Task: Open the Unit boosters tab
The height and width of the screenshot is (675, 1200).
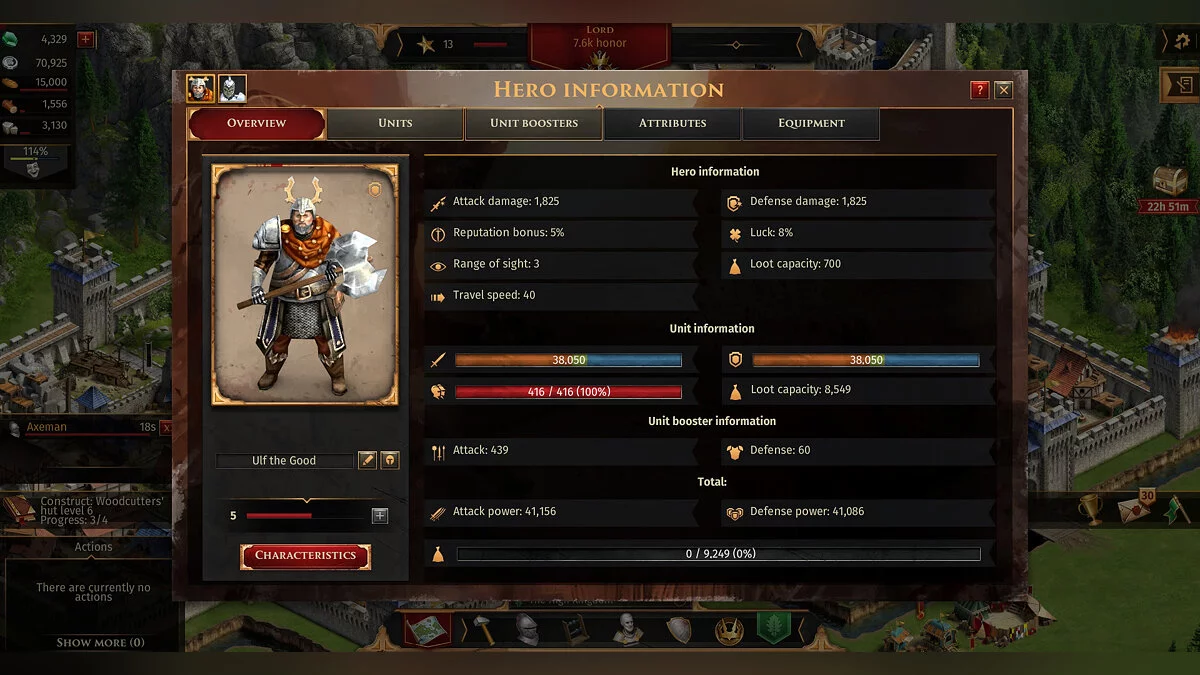Action: (534, 123)
